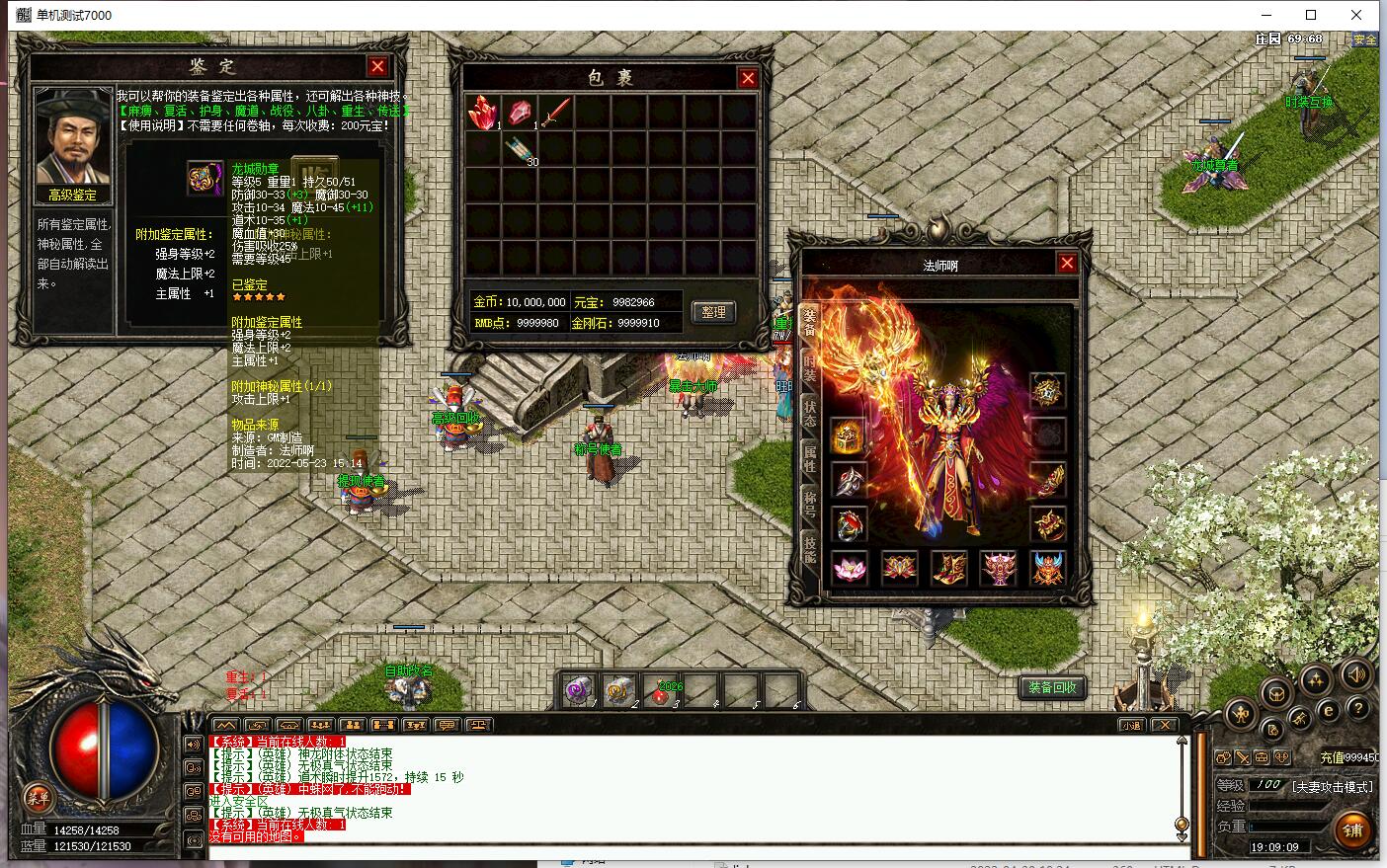Close the 包裹 bag window
Screen dimensions: 1387x868
click(748, 78)
